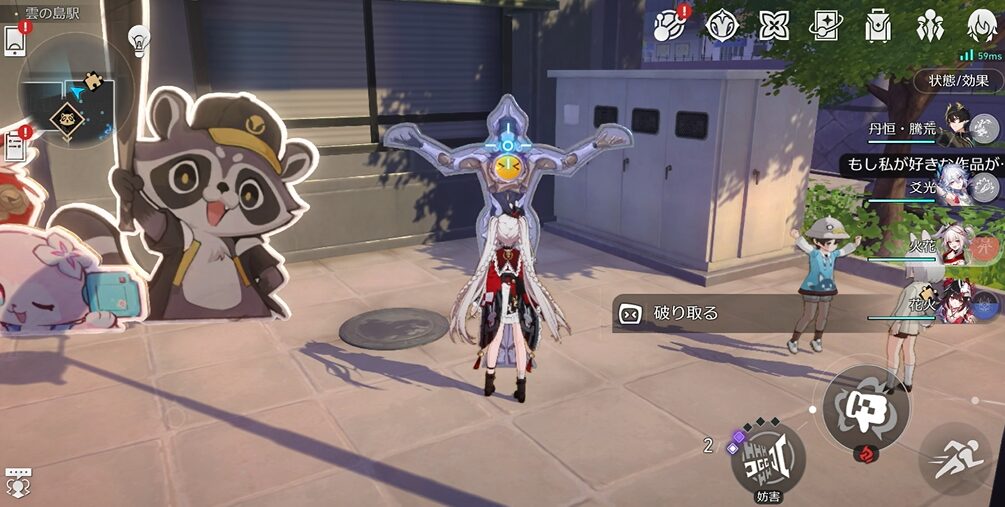Open the suitcase inventory icon

coord(878,25)
